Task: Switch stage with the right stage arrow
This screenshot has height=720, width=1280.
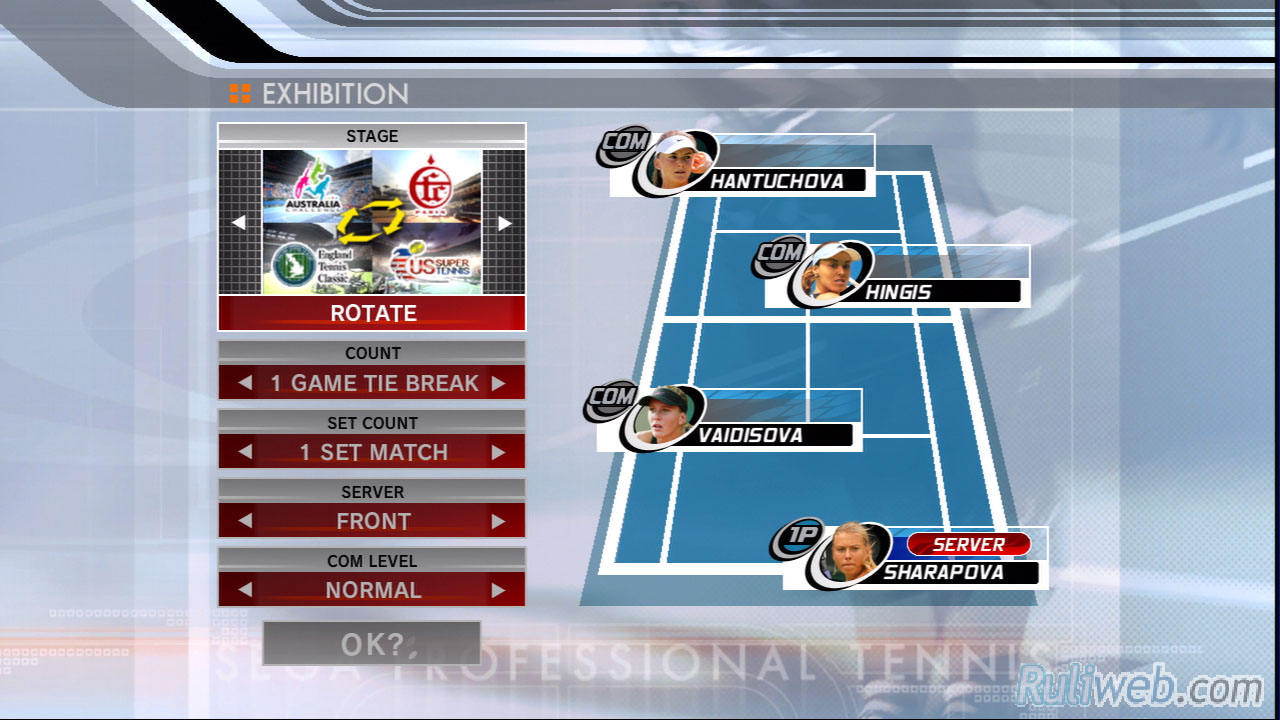Action: 505,223
